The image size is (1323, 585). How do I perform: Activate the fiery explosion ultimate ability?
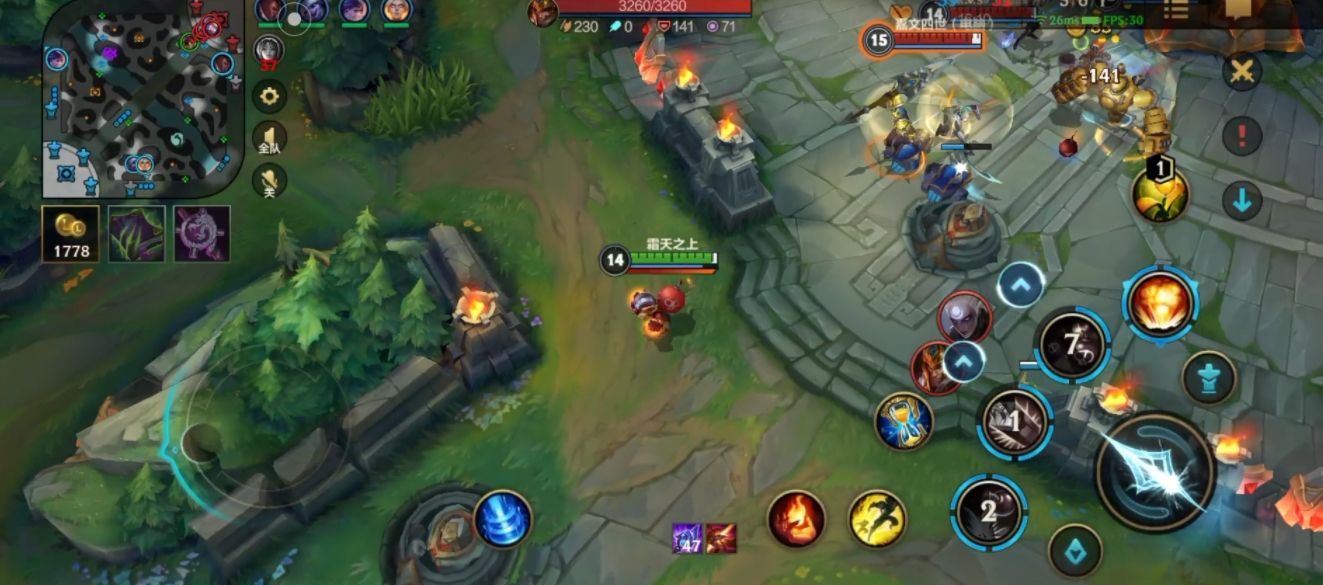1160,304
